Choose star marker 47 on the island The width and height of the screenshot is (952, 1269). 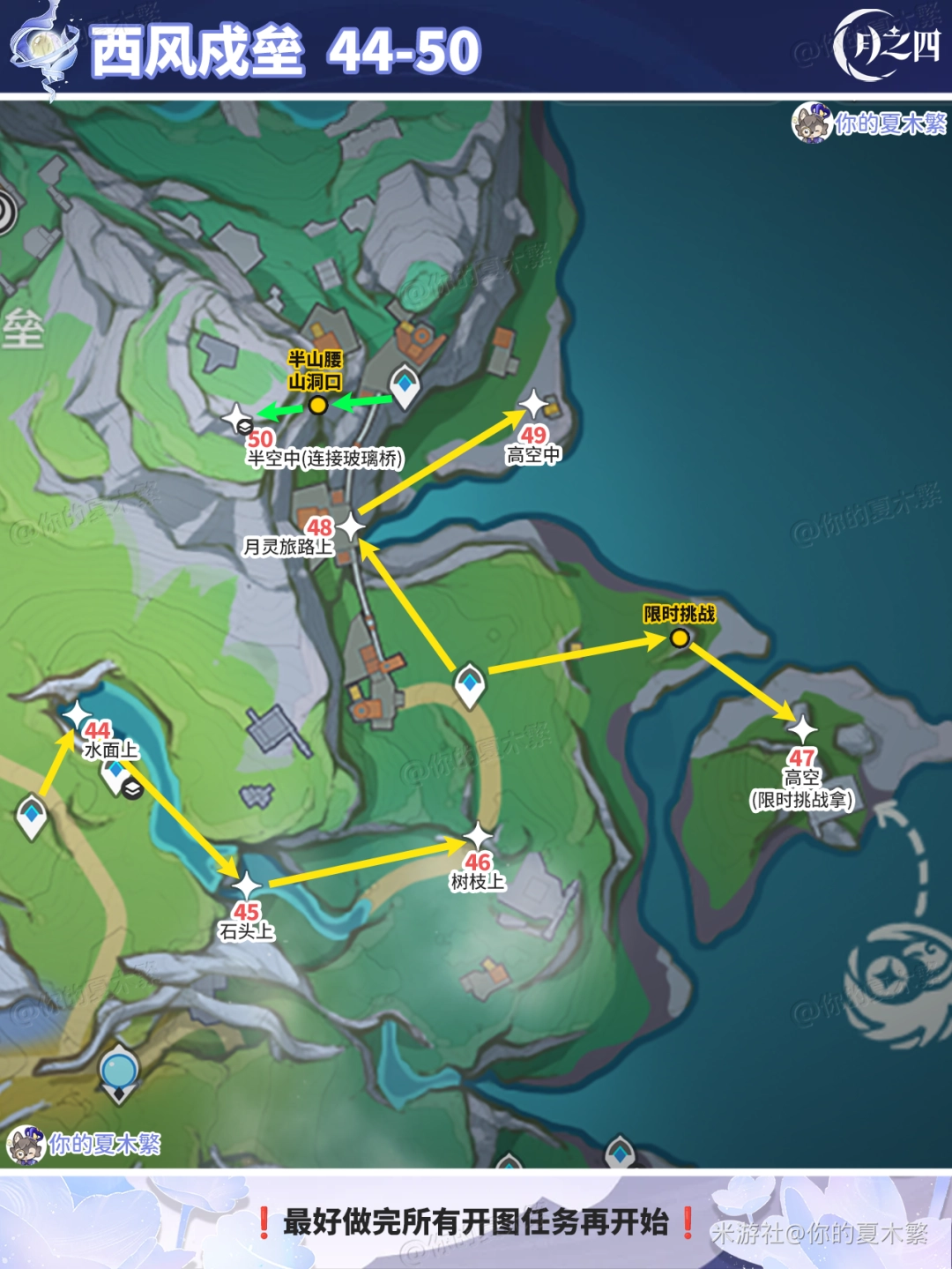(802, 729)
